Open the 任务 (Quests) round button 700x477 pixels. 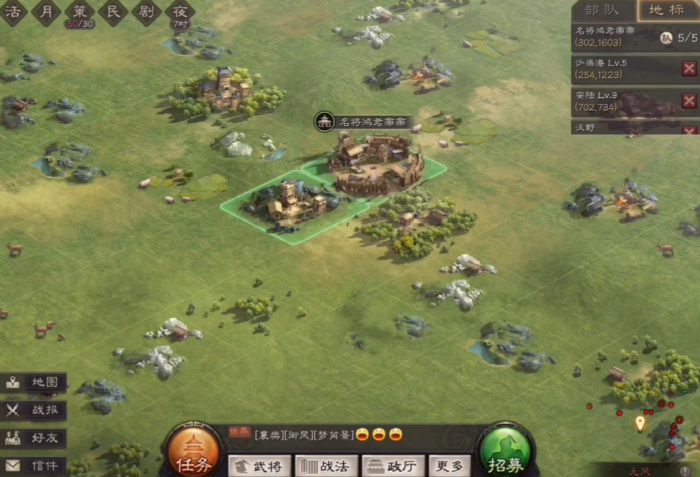point(193,452)
